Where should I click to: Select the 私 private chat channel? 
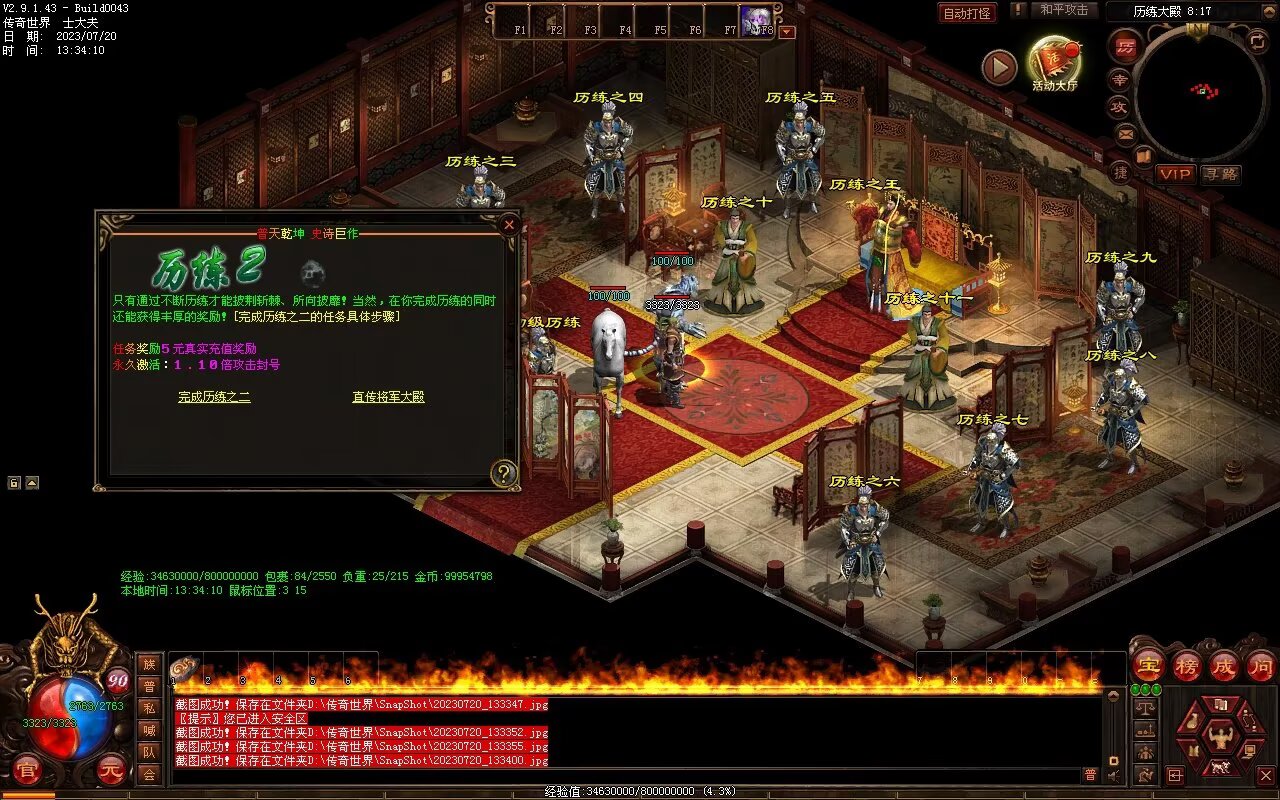click(149, 708)
